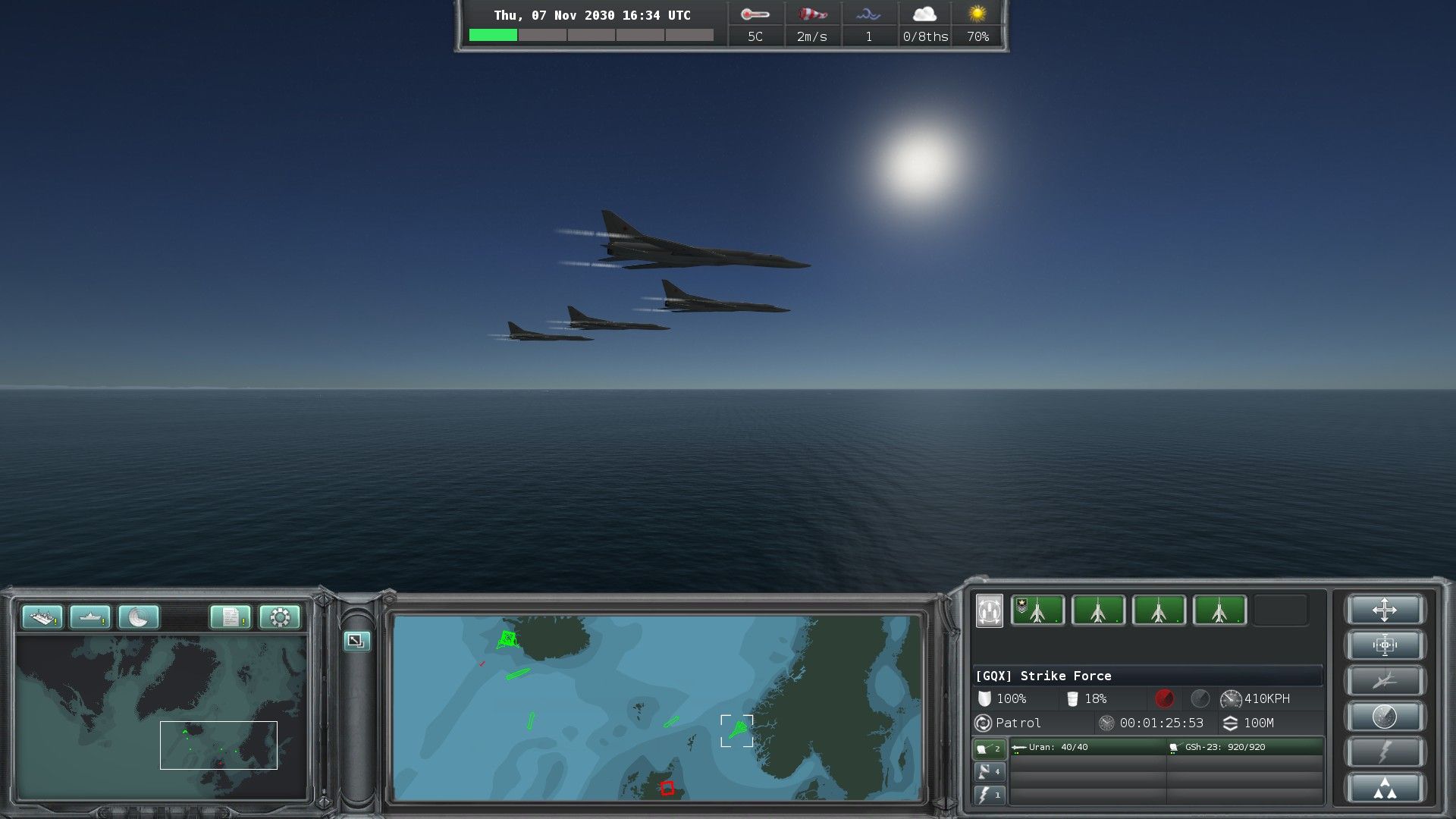
Task: Toggle the tactical map expand button
Action: coord(356,641)
